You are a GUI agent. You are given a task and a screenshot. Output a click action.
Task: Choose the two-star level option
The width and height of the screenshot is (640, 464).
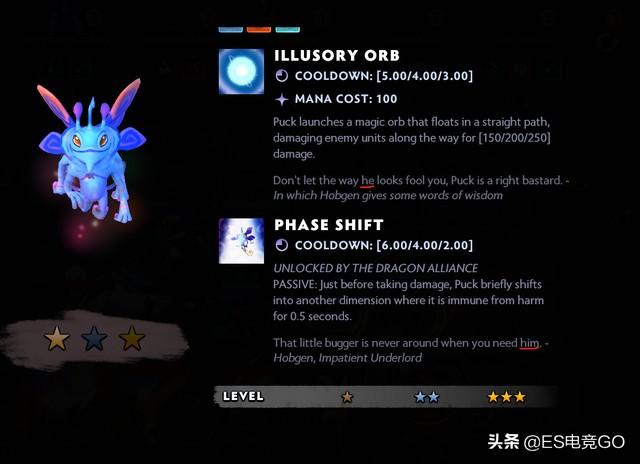427,397
